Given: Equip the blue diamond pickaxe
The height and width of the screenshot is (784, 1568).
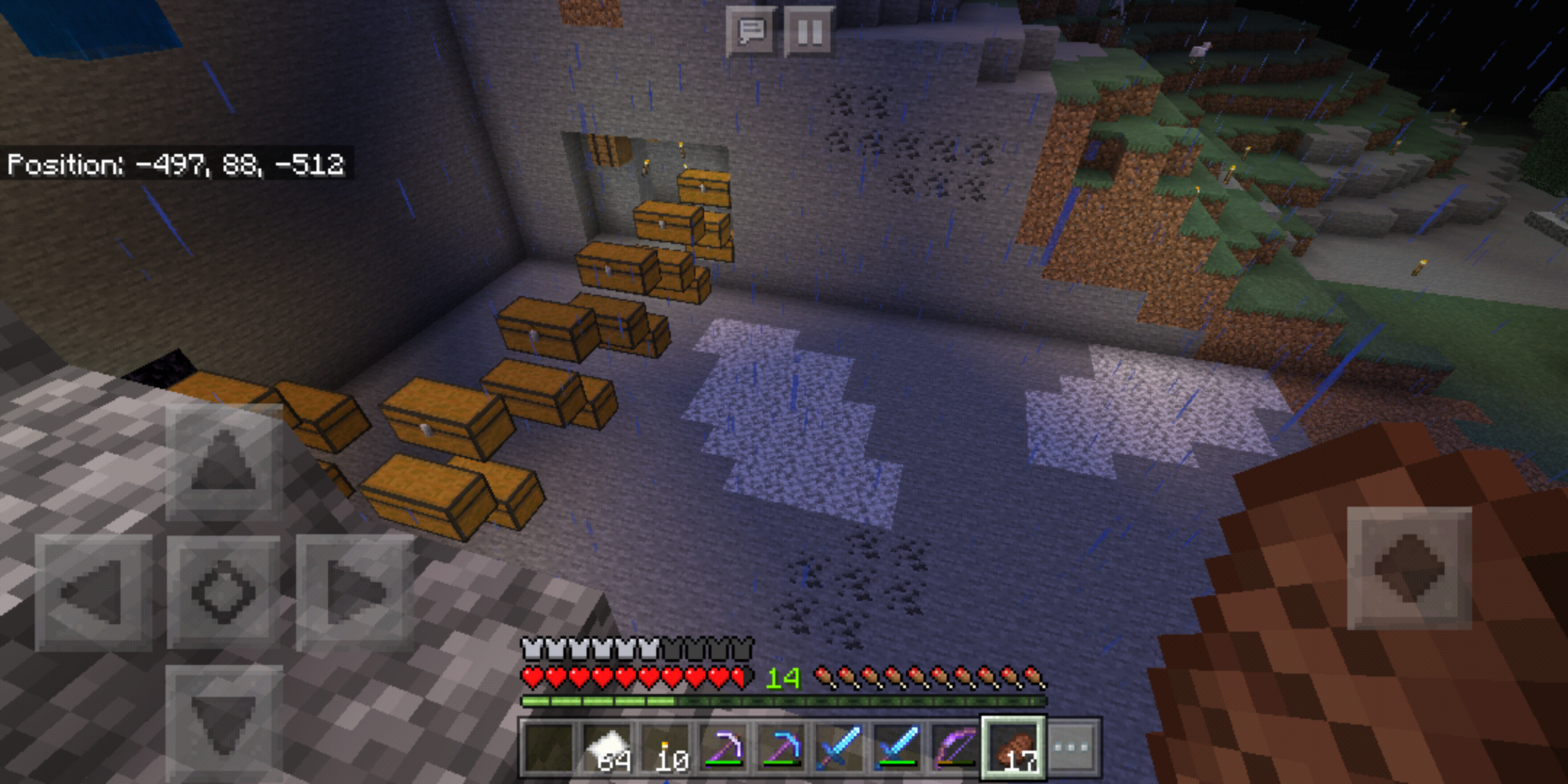Looking at the screenshot, I should click(x=782, y=747).
